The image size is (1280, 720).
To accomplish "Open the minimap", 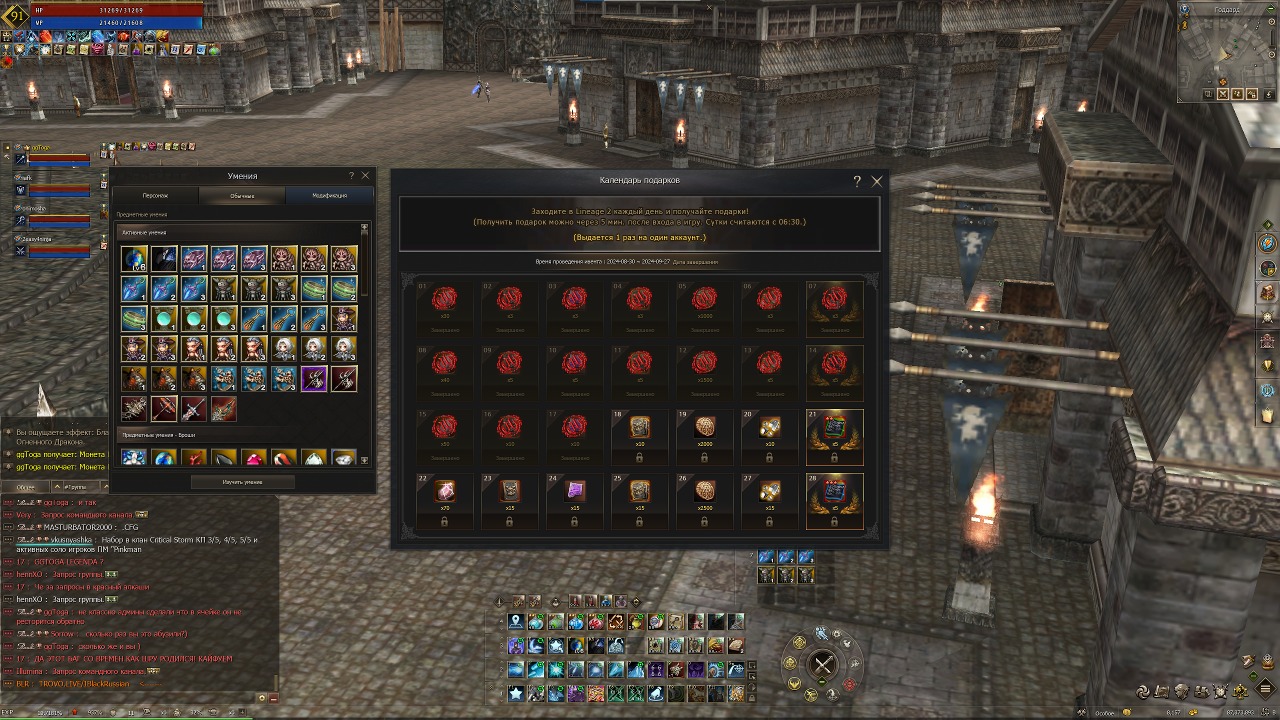I will [x=1224, y=50].
